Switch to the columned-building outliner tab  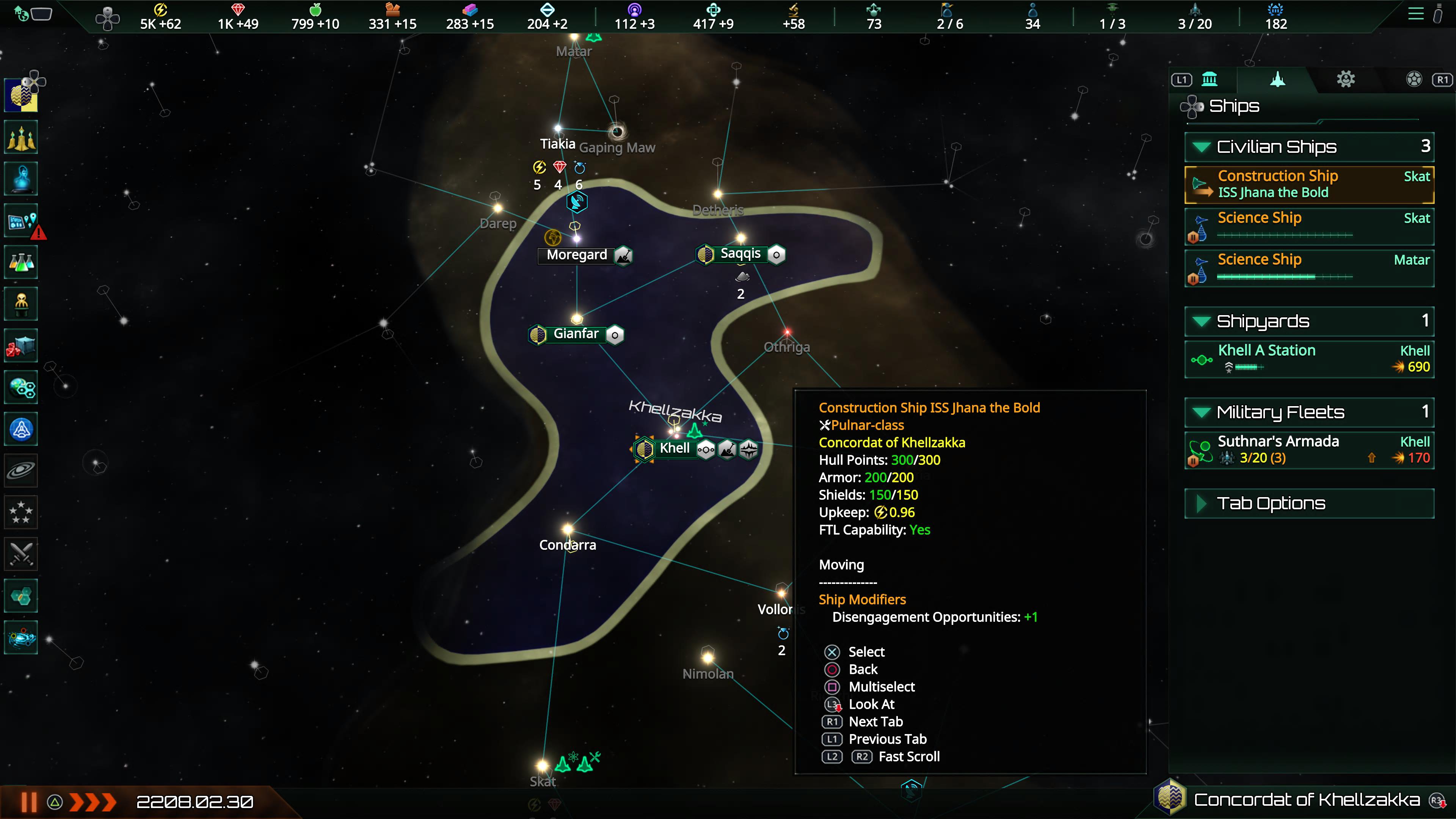(x=1210, y=79)
